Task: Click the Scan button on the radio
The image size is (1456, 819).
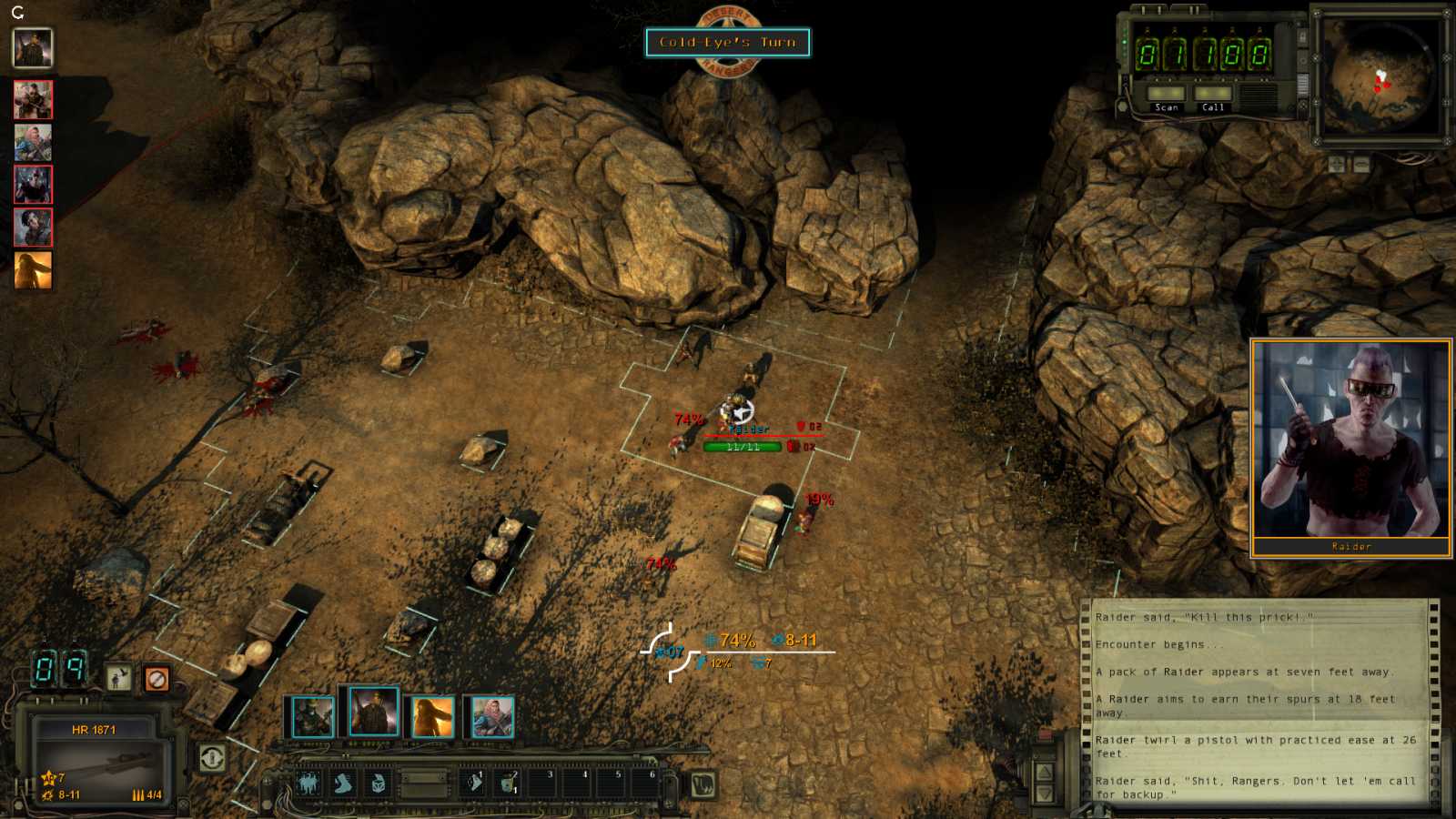Action: pos(1166,96)
